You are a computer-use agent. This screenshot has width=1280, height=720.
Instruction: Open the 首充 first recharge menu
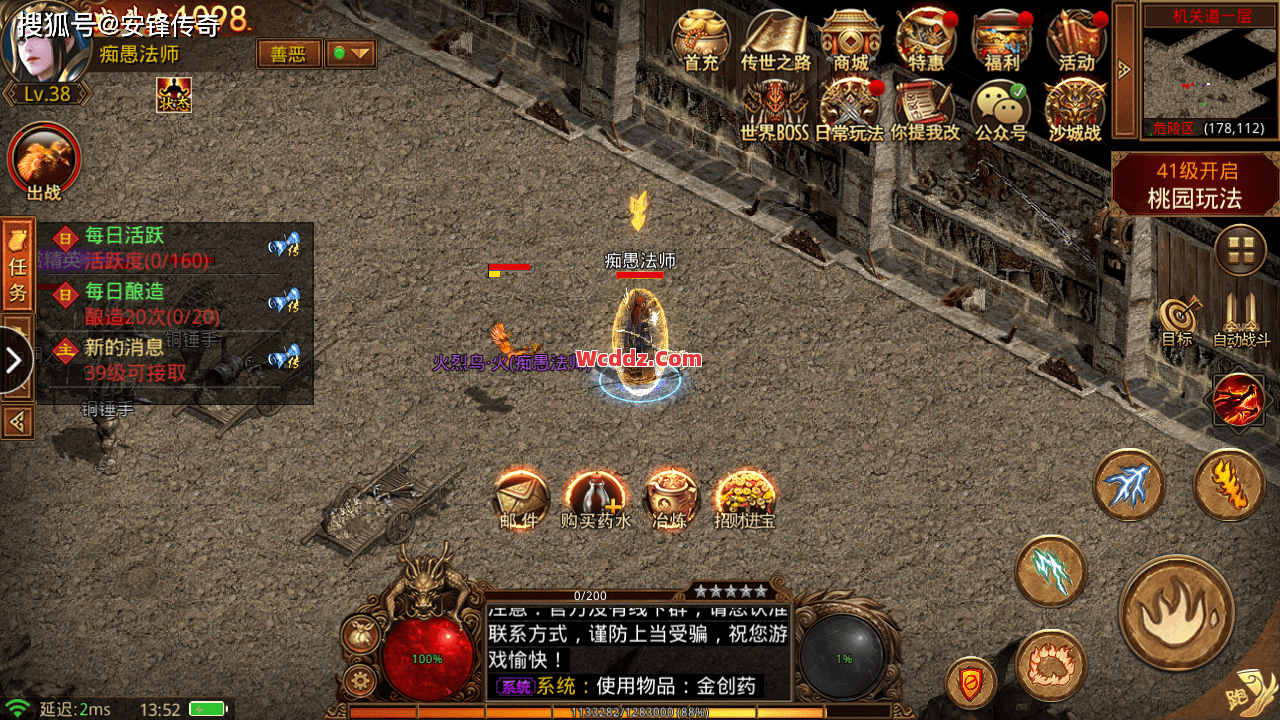[700, 40]
